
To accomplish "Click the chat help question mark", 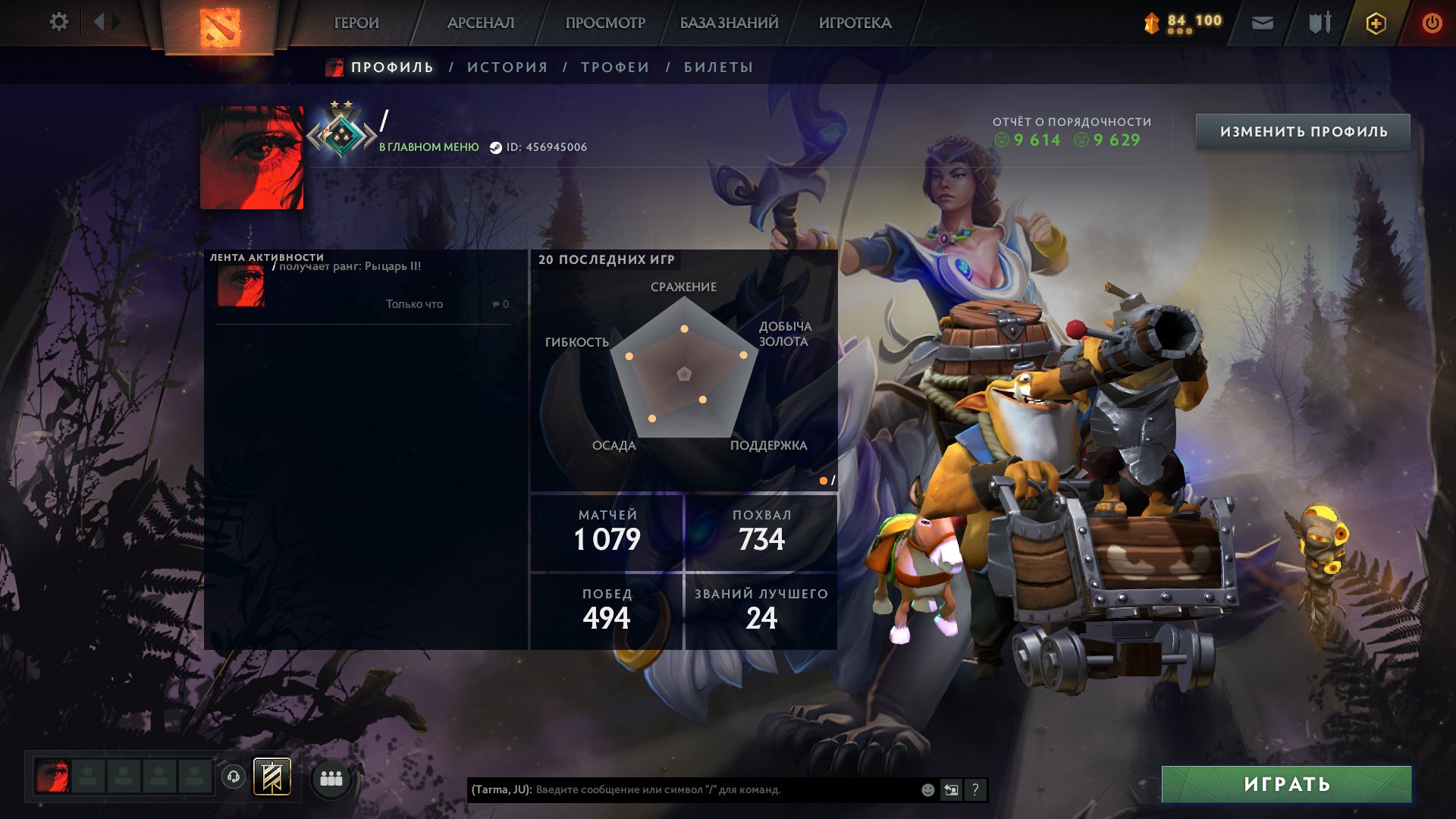I will pos(975,789).
